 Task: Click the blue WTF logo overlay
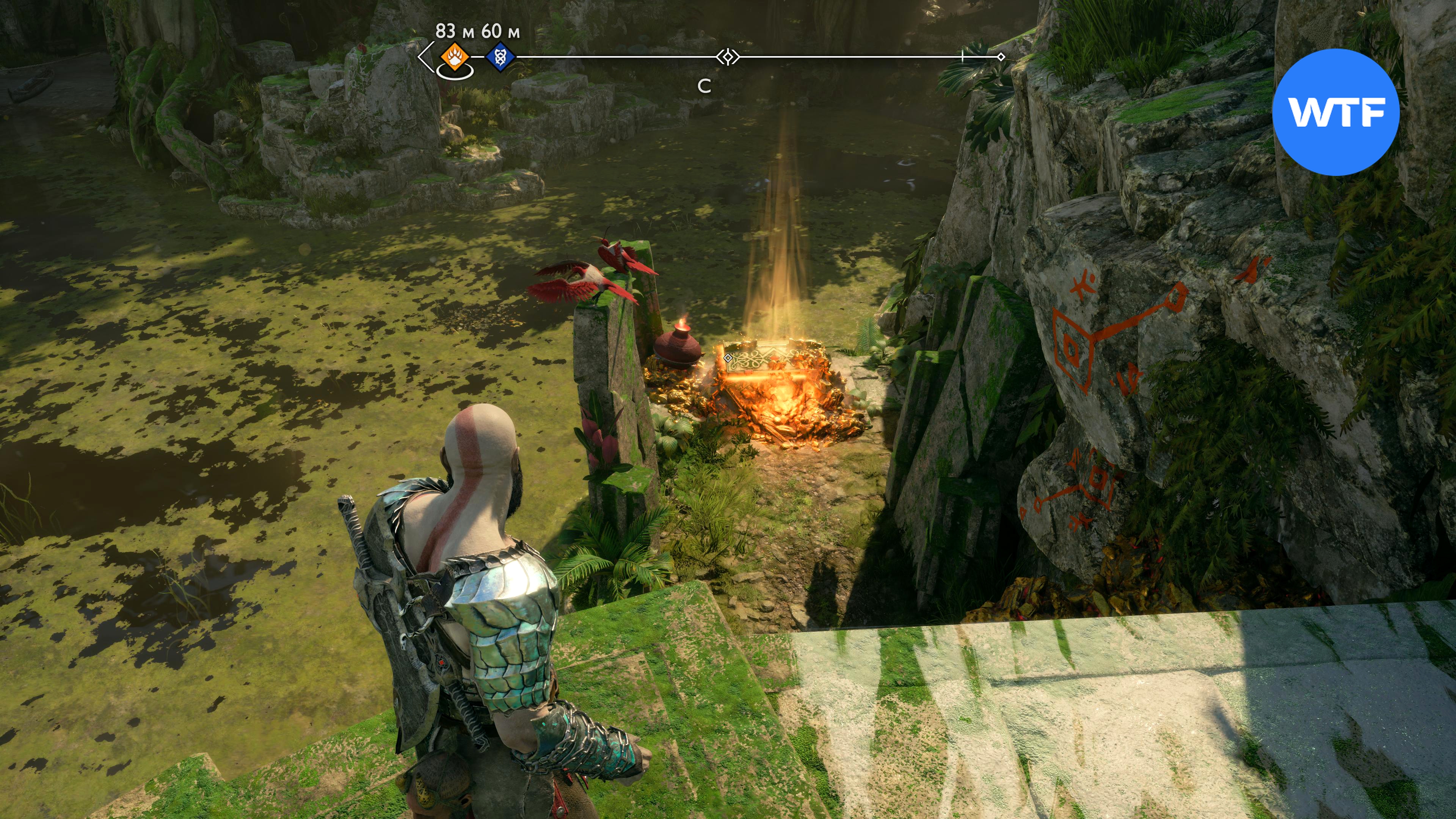coord(1335,112)
